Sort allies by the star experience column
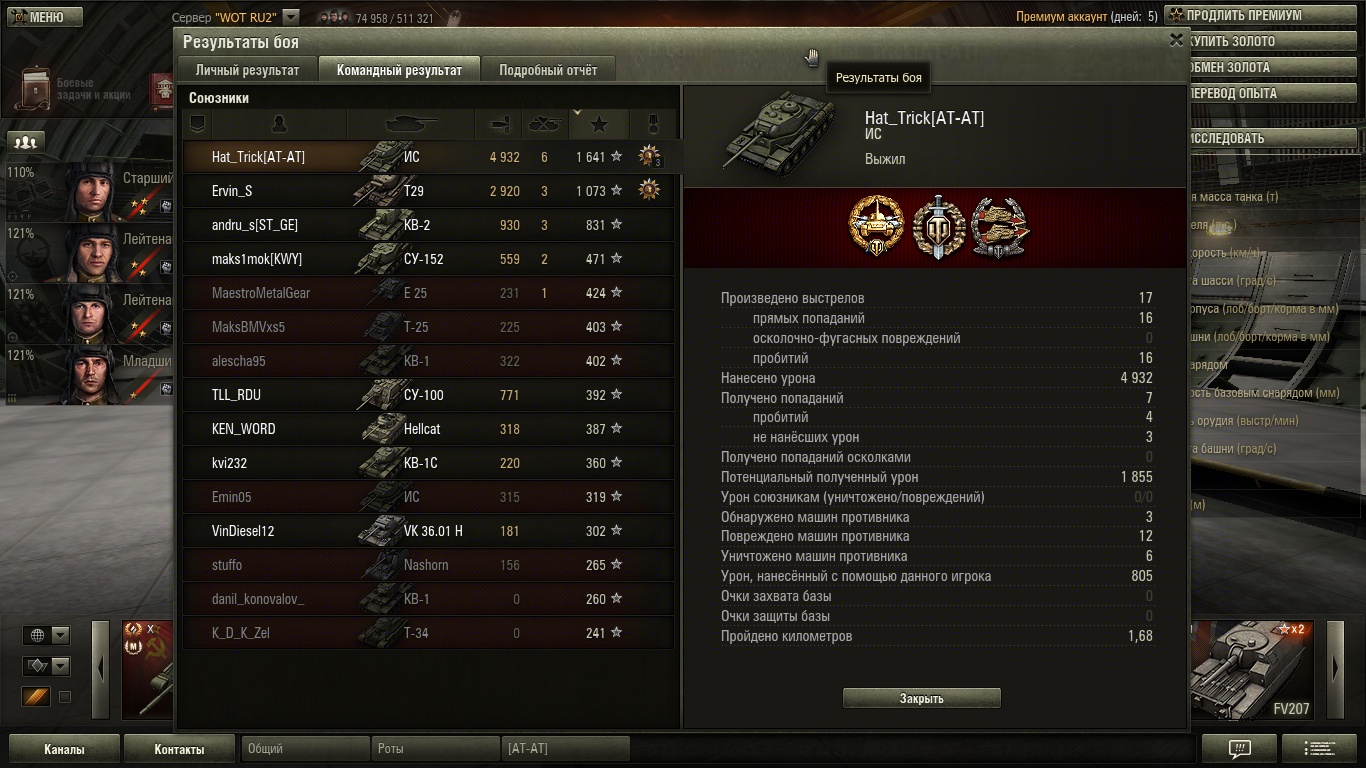The image size is (1366, 768). pyautogui.click(x=599, y=124)
